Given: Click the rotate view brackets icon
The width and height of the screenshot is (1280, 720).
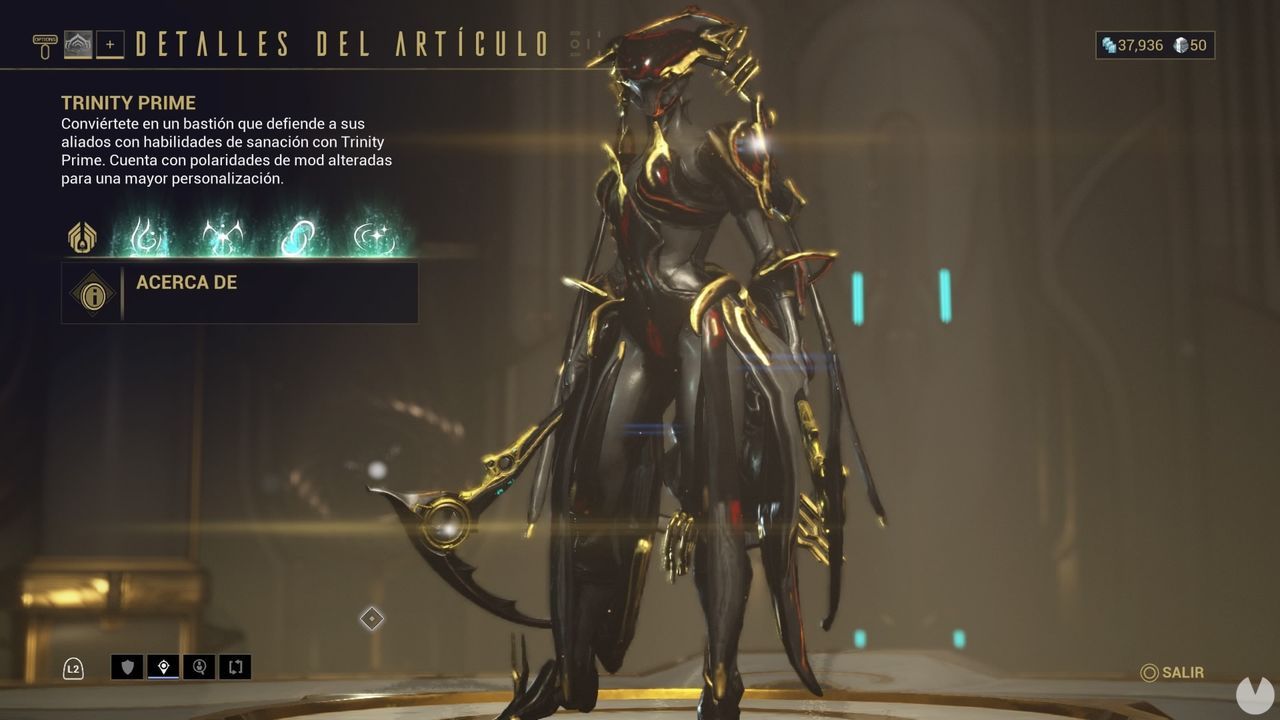Looking at the screenshot, I should click(232, 667).
